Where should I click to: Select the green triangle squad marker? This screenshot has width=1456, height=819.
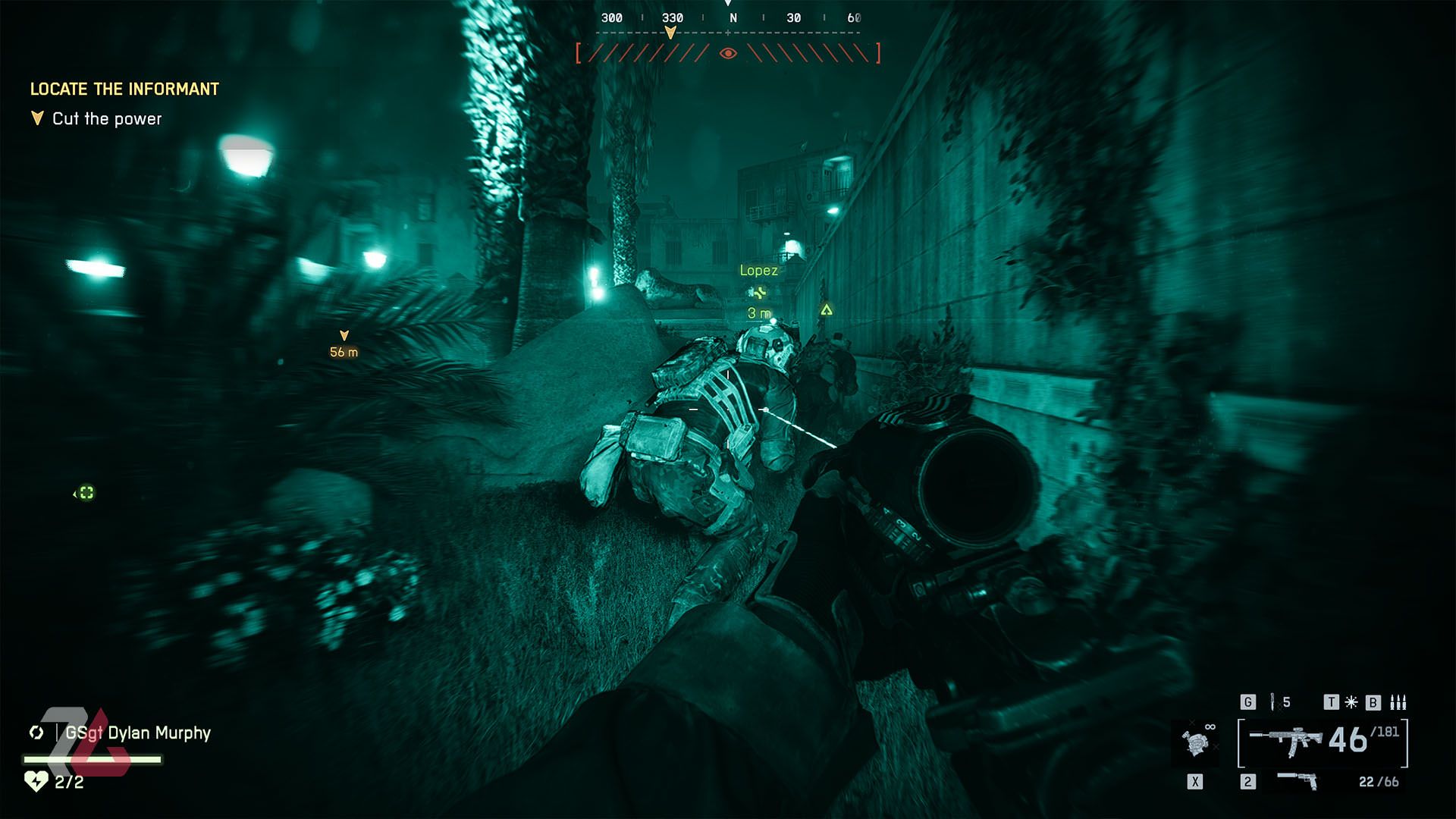click(827, 309)
